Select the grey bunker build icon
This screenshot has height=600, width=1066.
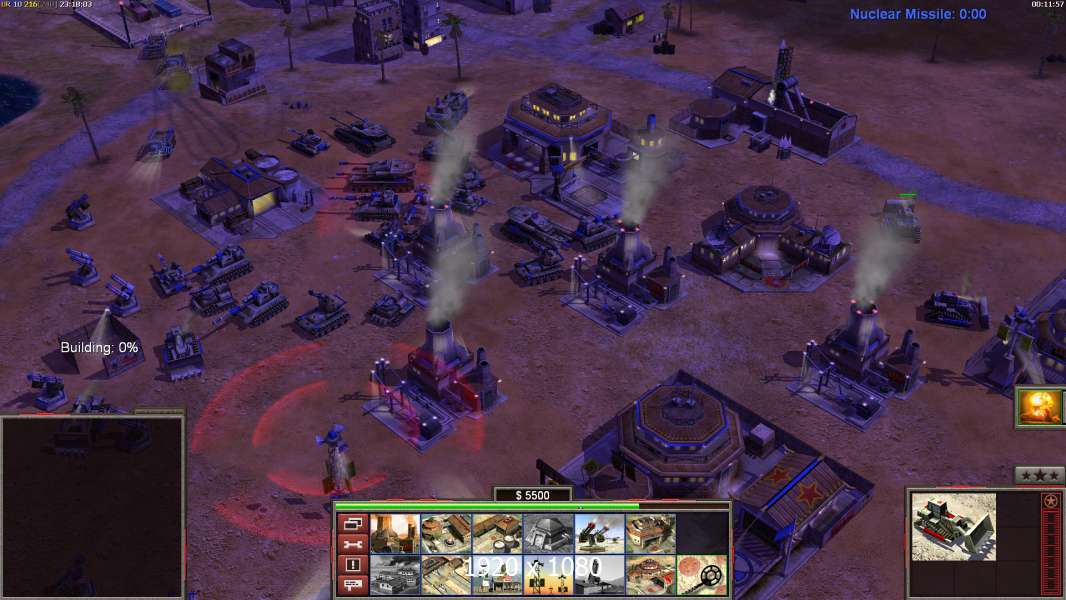pyautogui.click(x=548, y=534)
